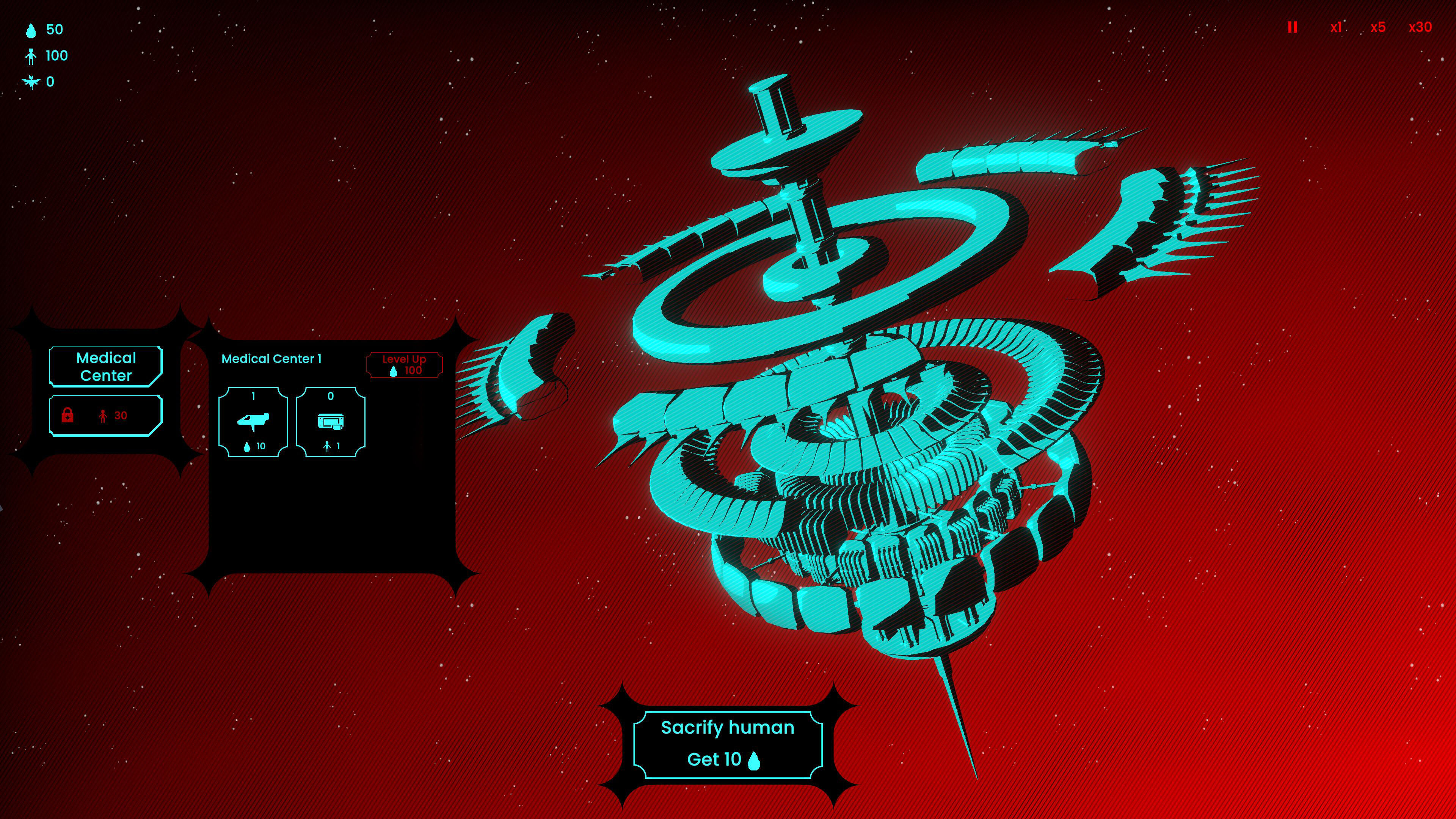Open the Medical Center building tab

105,366
